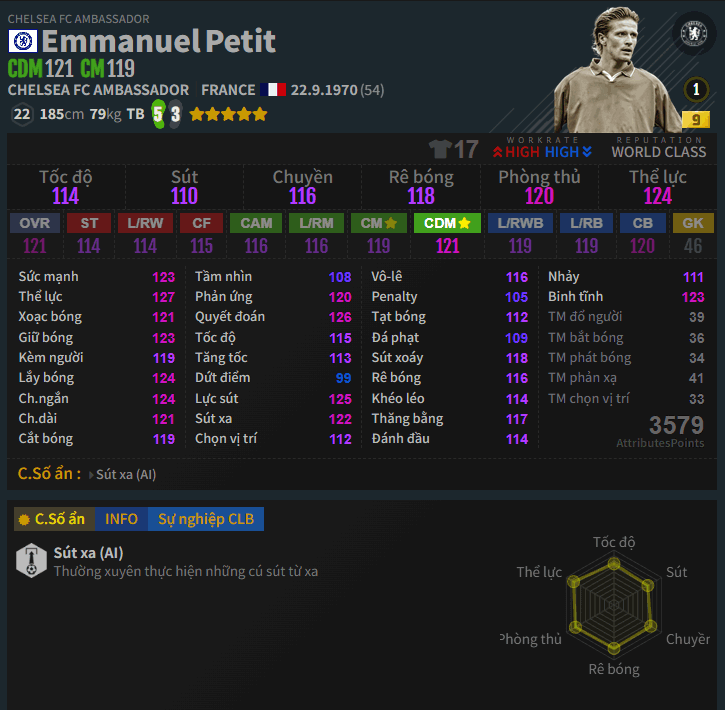Screen dimensions: 725x710
Task: Choose the CB position box
Action: pyautogui.click(x=642, y=223)
